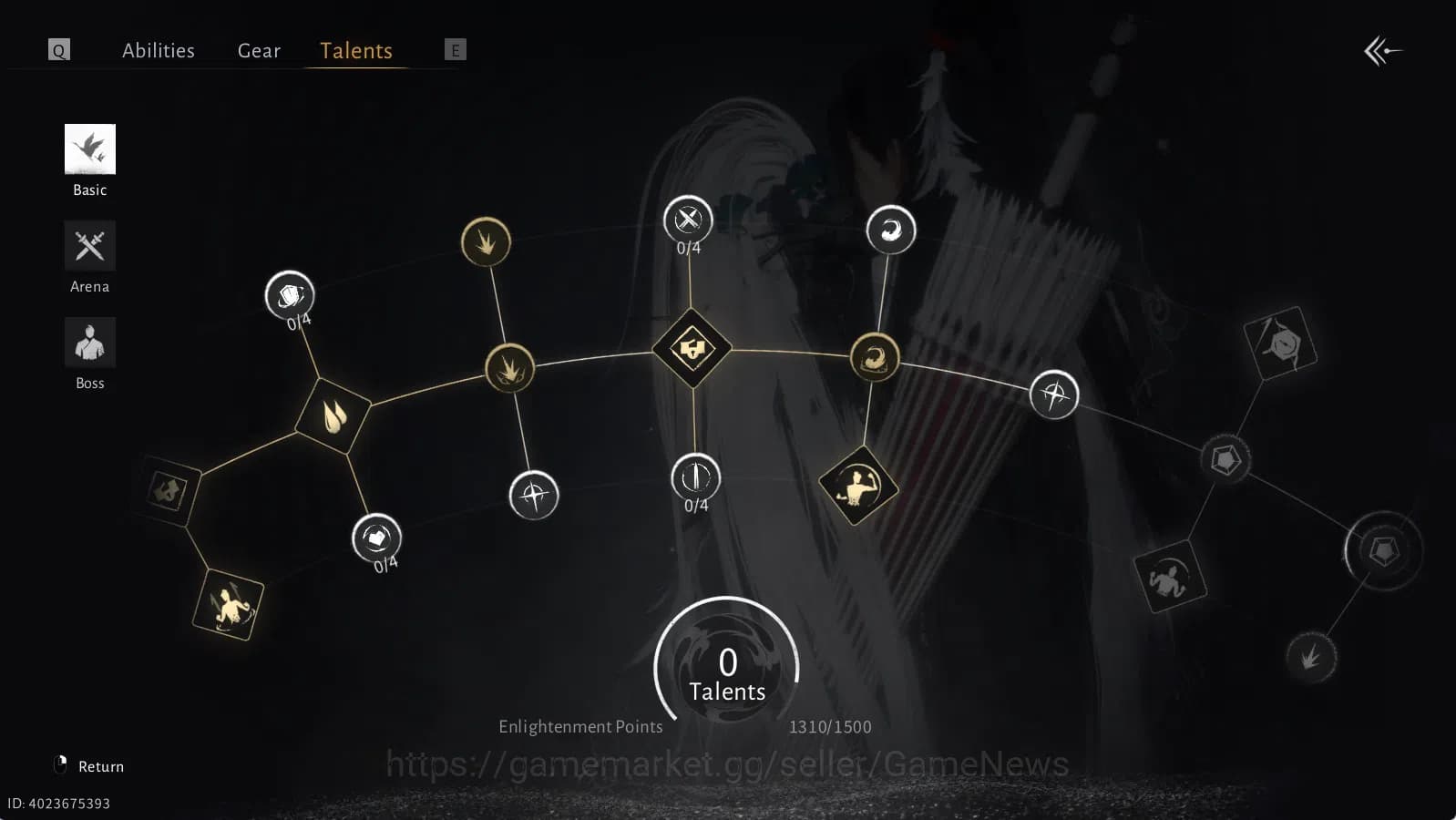1456x820 pixels.
Task: Open the Gear tab
Action: 259,50
